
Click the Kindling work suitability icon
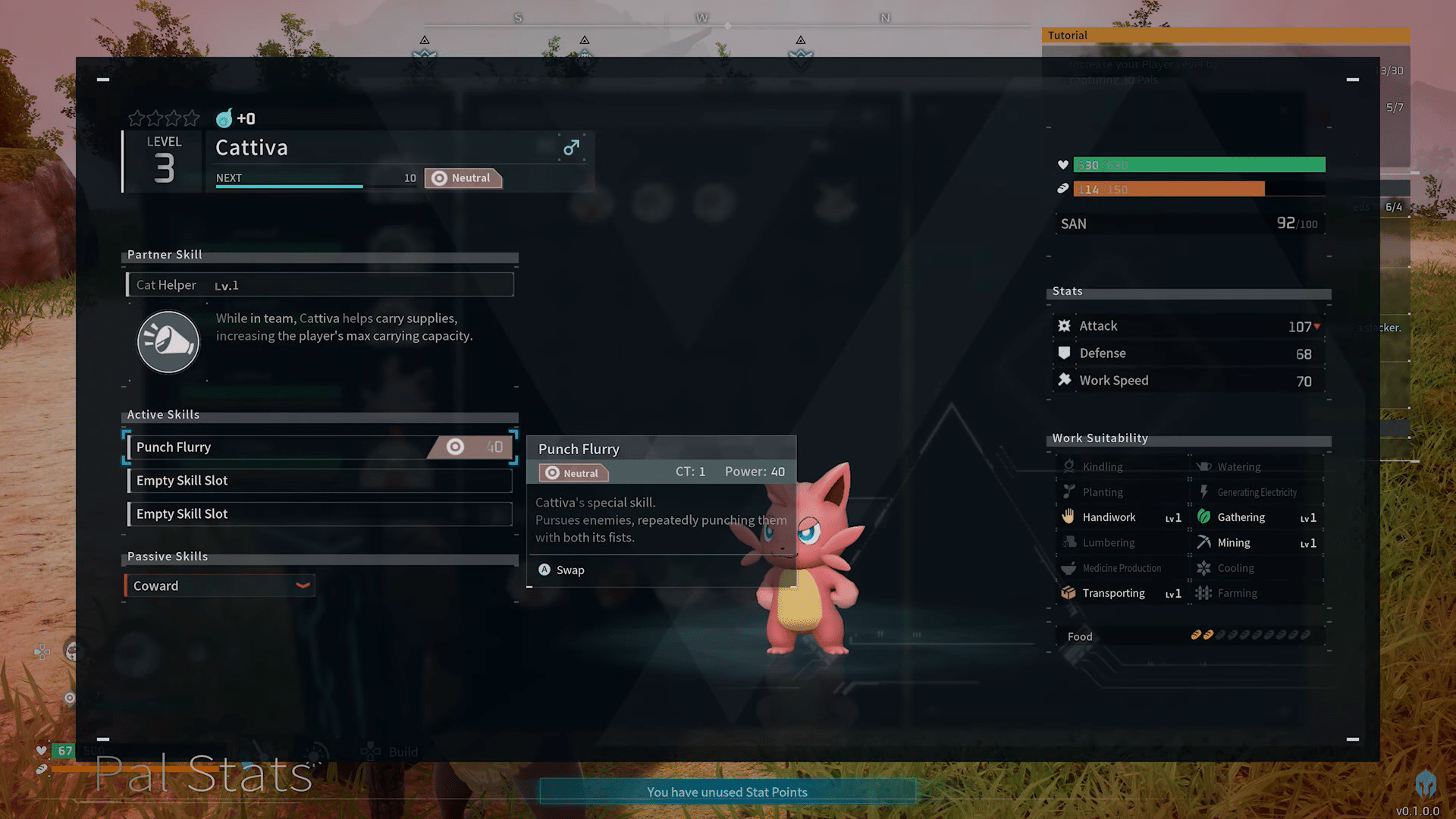1071,466
